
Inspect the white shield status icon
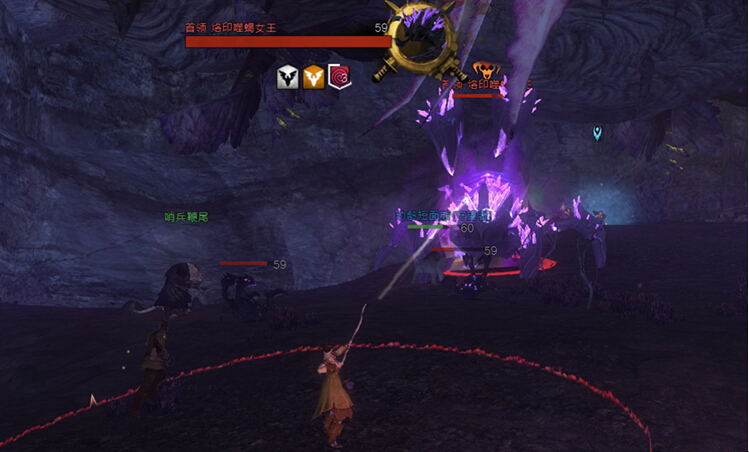coord(288,77)
